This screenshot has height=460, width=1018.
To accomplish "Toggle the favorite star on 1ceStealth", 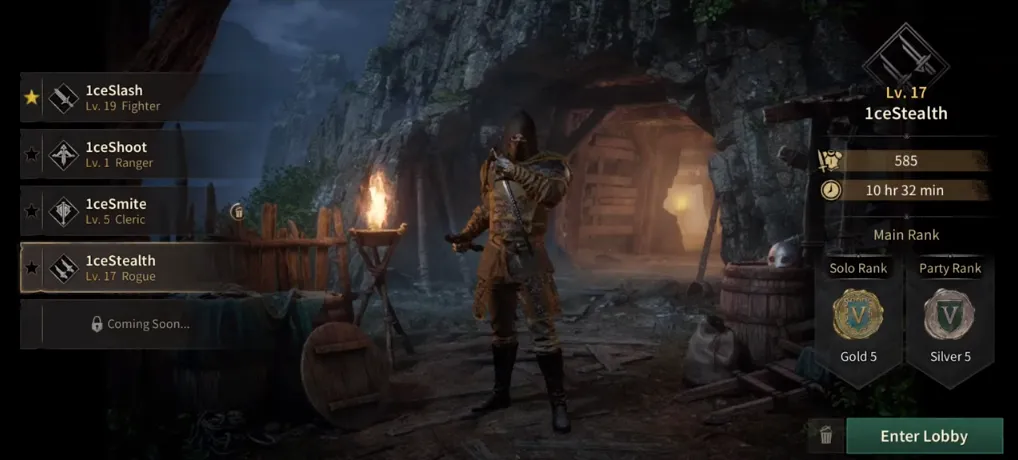I will 32,269.
